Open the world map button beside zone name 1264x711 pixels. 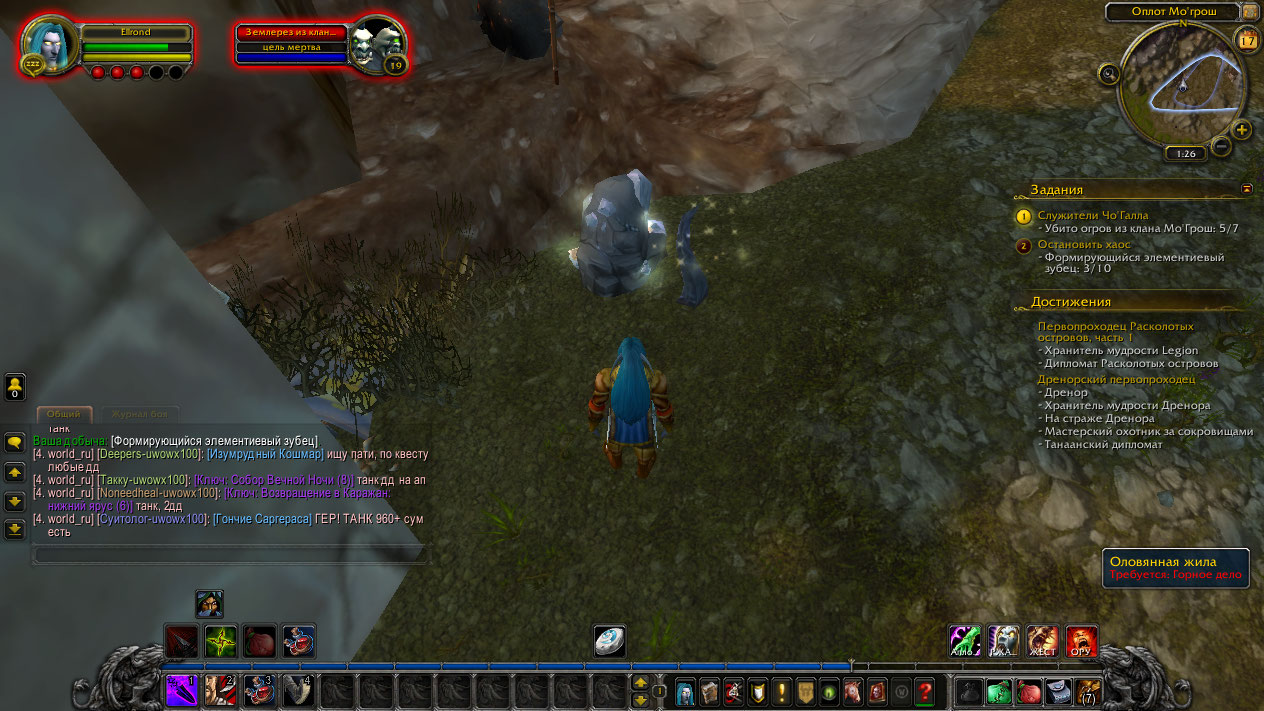tap(1249, 12)
